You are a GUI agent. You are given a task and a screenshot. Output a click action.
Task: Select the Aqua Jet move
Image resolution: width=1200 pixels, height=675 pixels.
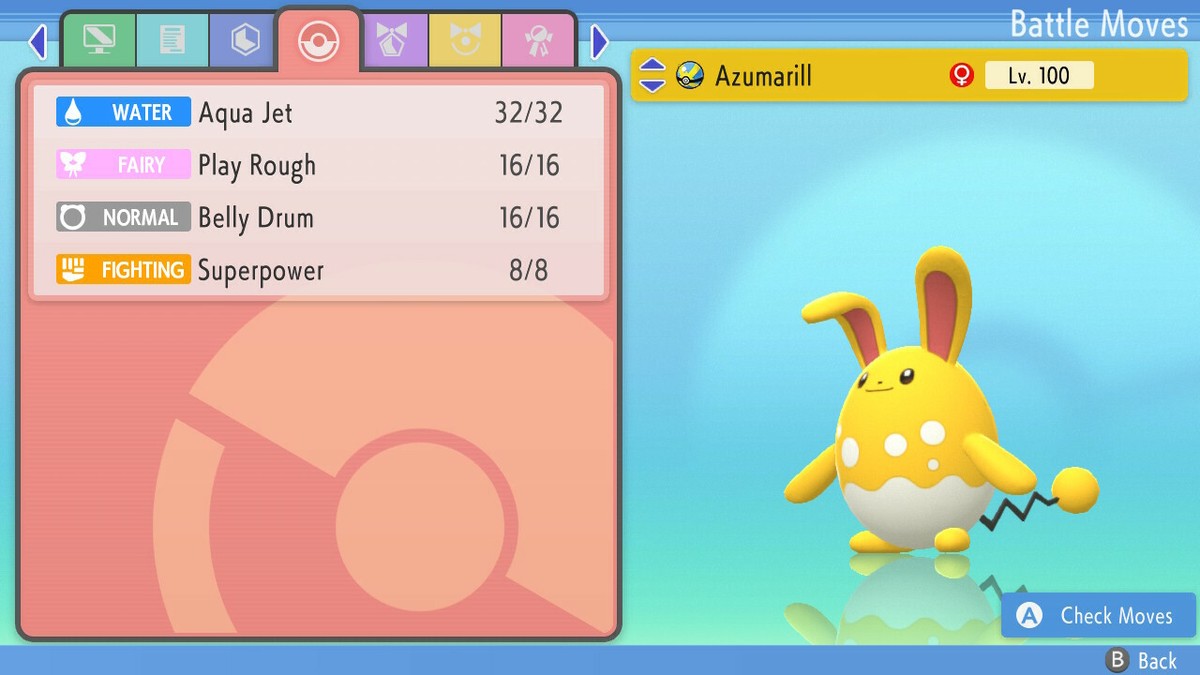[318, 112]
